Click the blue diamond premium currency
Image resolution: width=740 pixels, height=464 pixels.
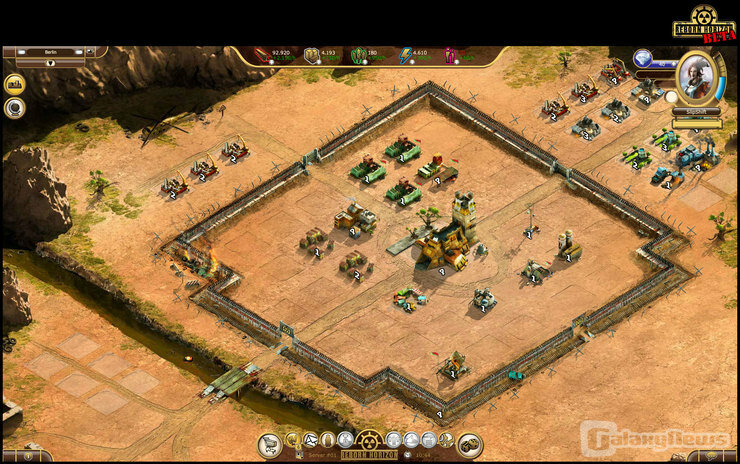pyautogui.click(x=643, y=58)
